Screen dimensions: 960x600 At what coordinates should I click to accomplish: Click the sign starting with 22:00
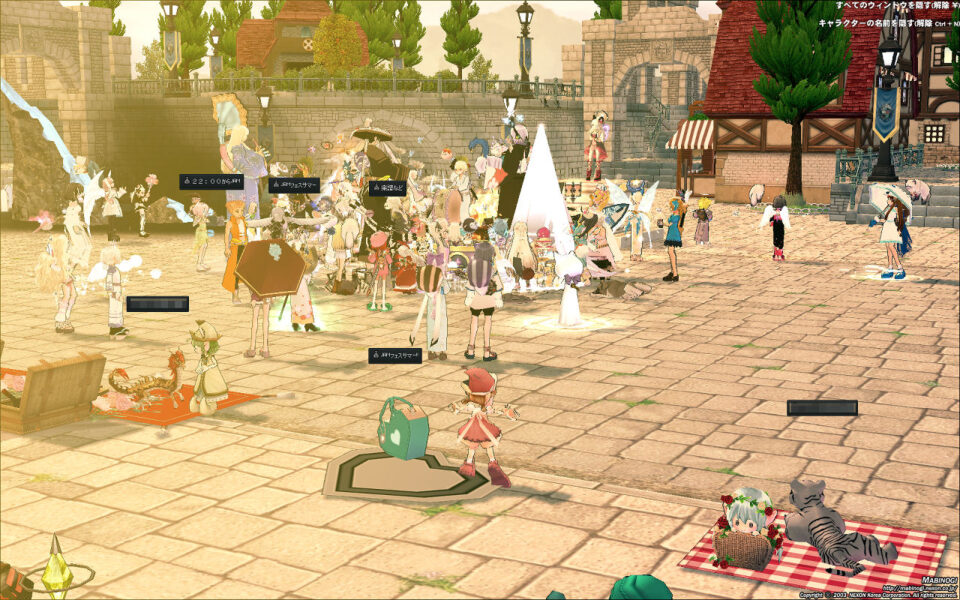click(x=211, y=182)
